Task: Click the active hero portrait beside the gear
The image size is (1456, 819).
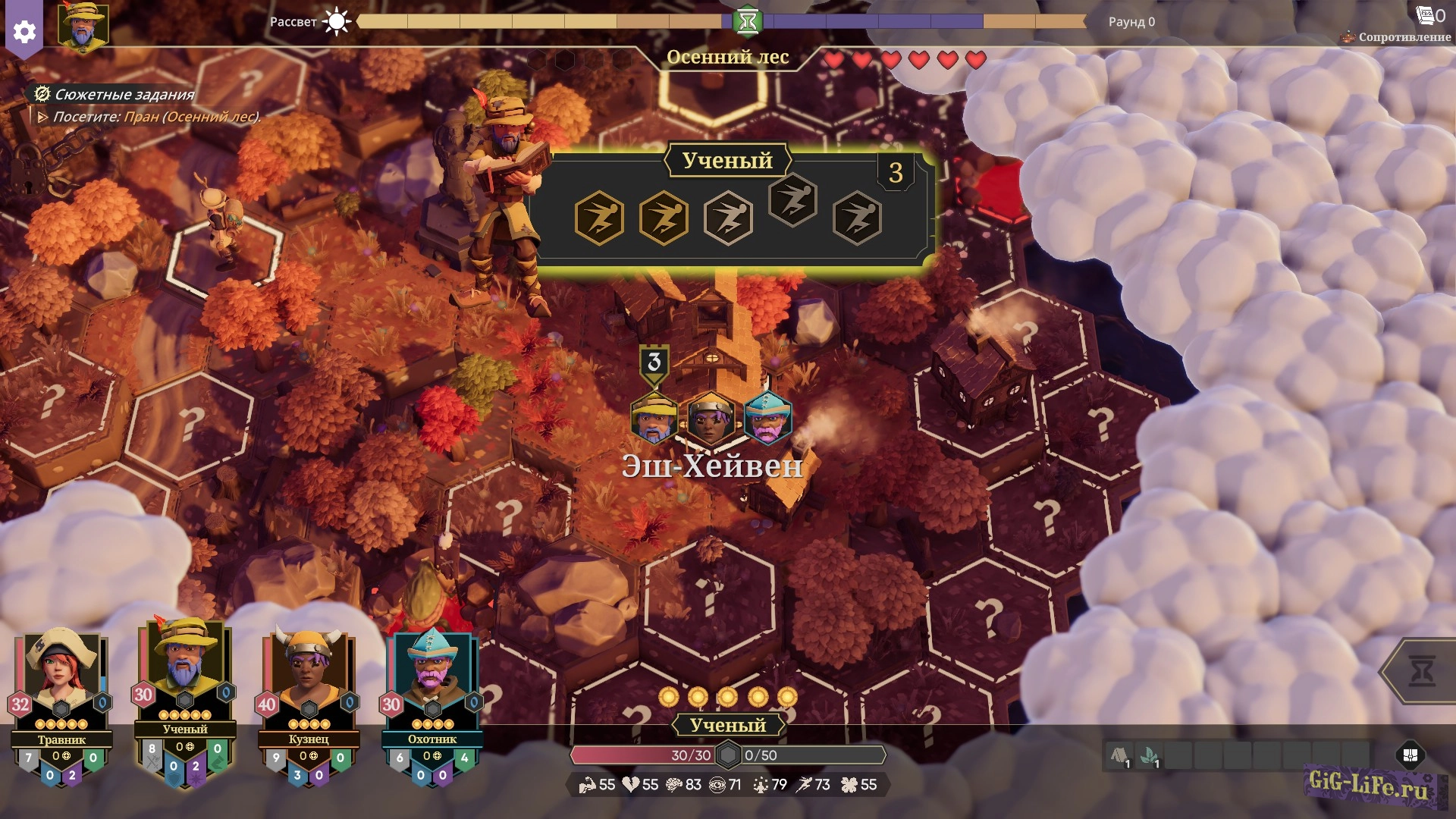Action: tap(83, 27)
